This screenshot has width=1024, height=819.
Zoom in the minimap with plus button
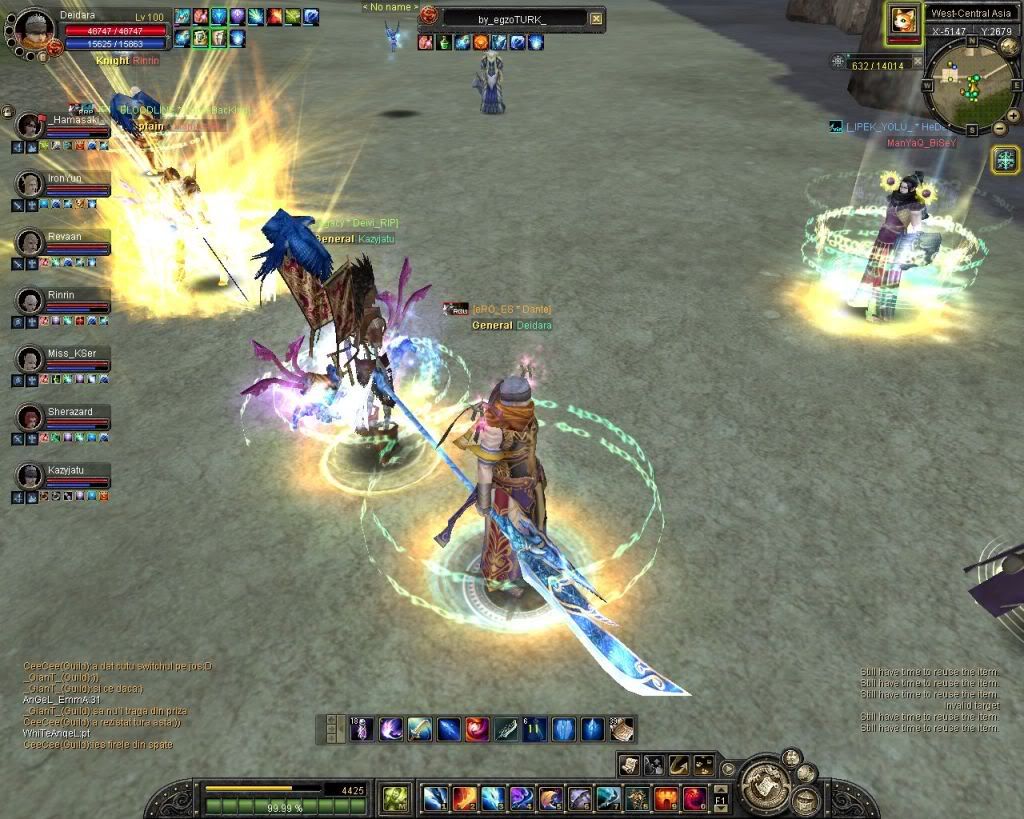point(1013,116)
